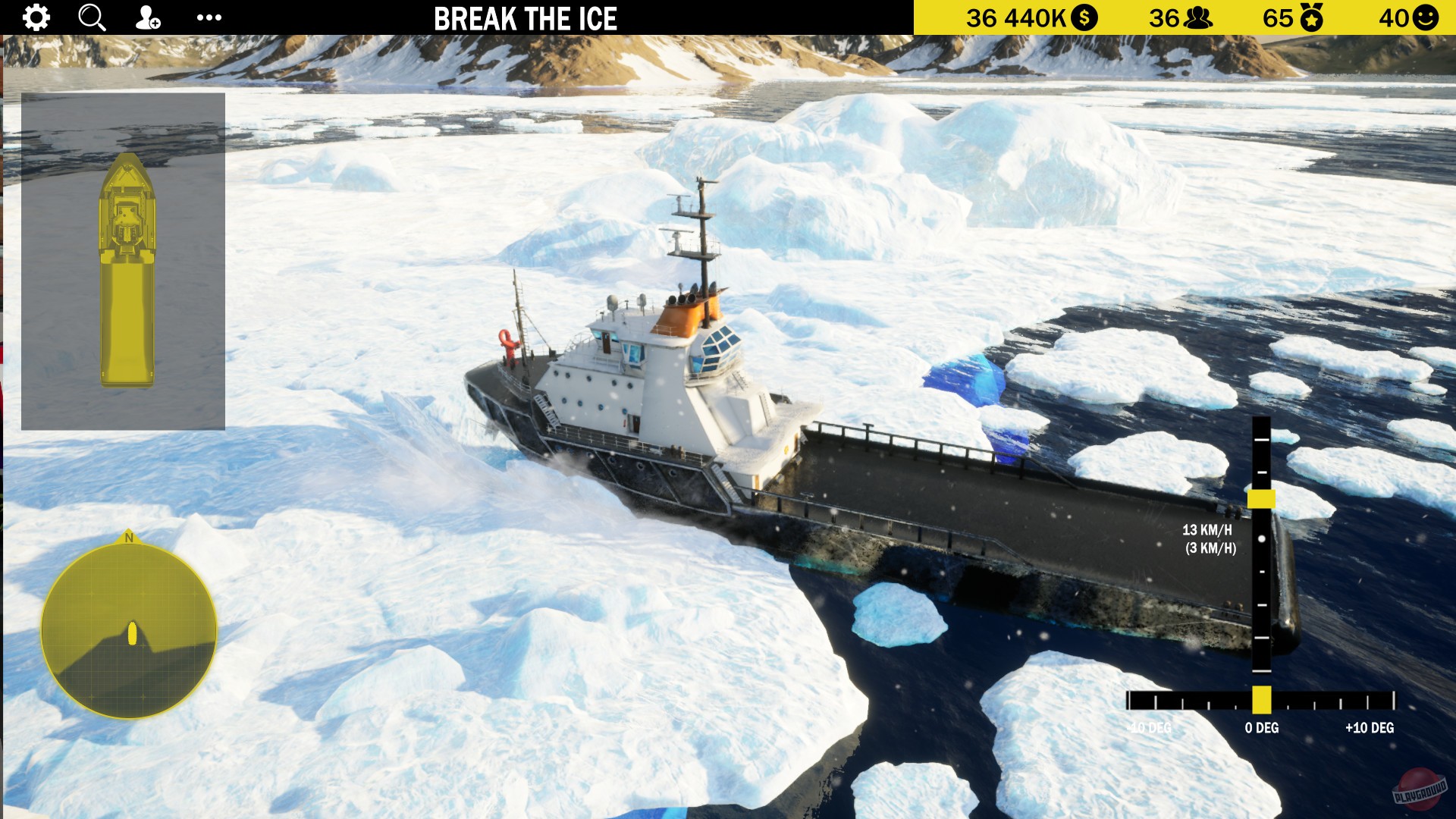This screenshot has height=819, width=1456.
Task: Click the ship outline on the minimap
Action: [127, 273]
